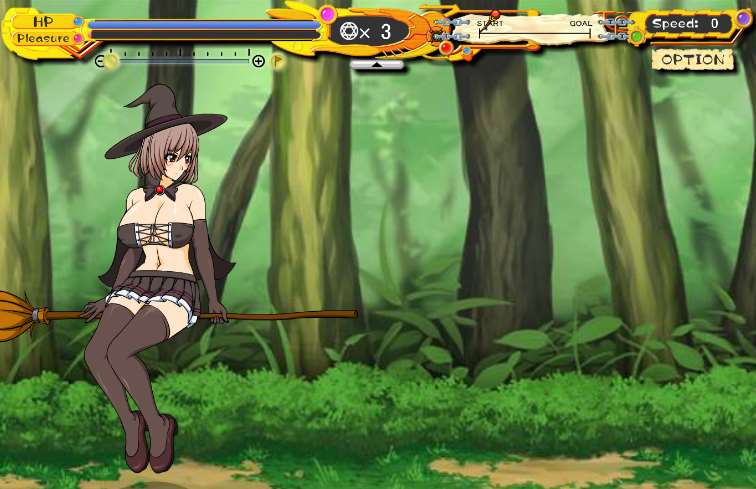
Task: Click the plus button on the zoom slider
Action: 259,61
